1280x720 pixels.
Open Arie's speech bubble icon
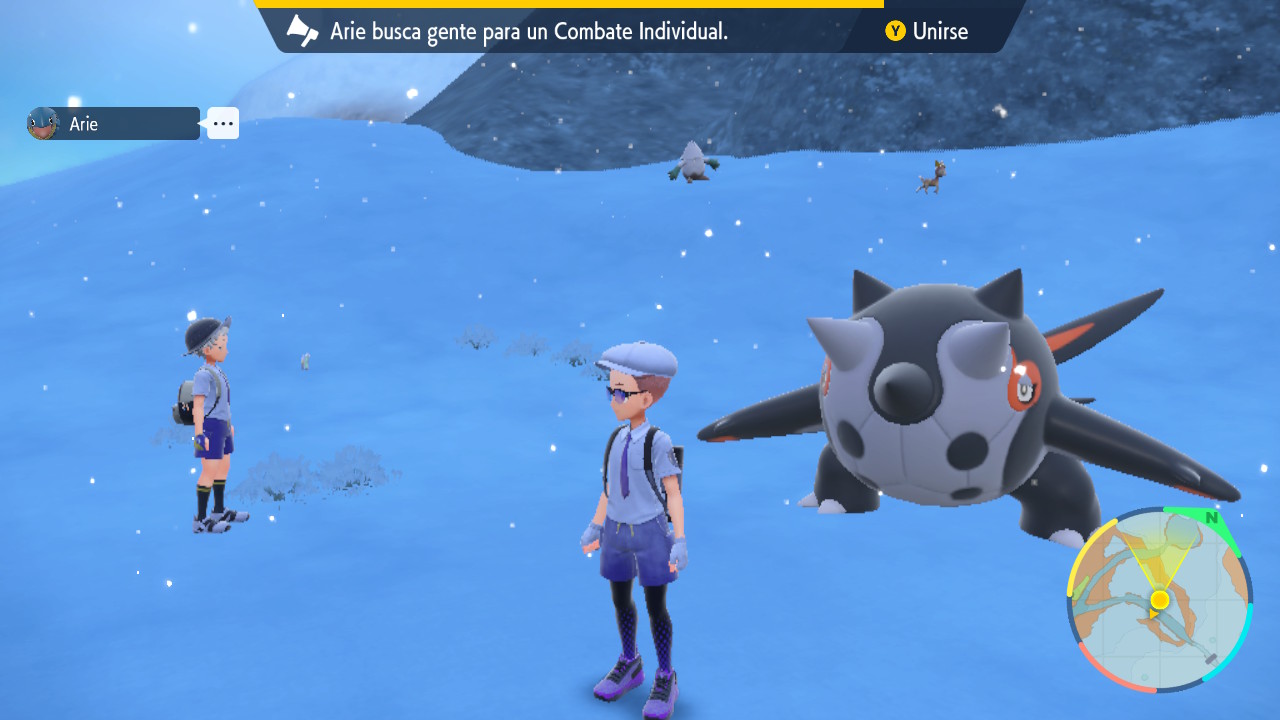223,123
